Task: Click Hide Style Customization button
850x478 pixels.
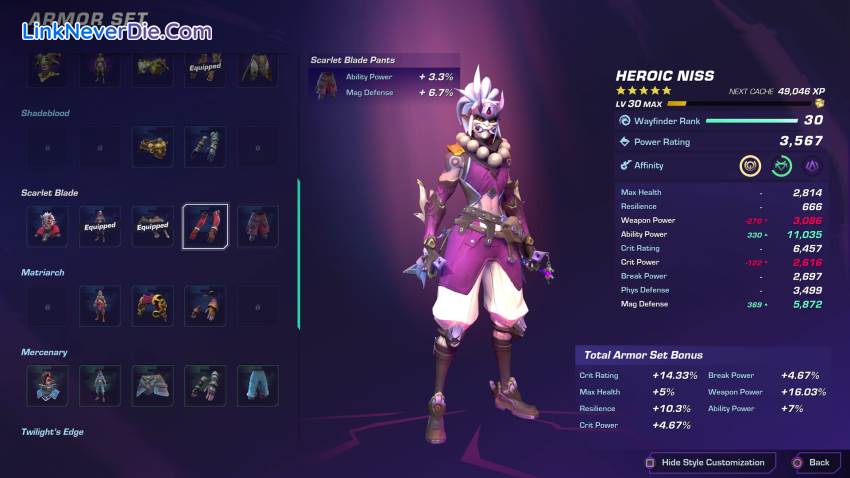Action: [707, 462]
